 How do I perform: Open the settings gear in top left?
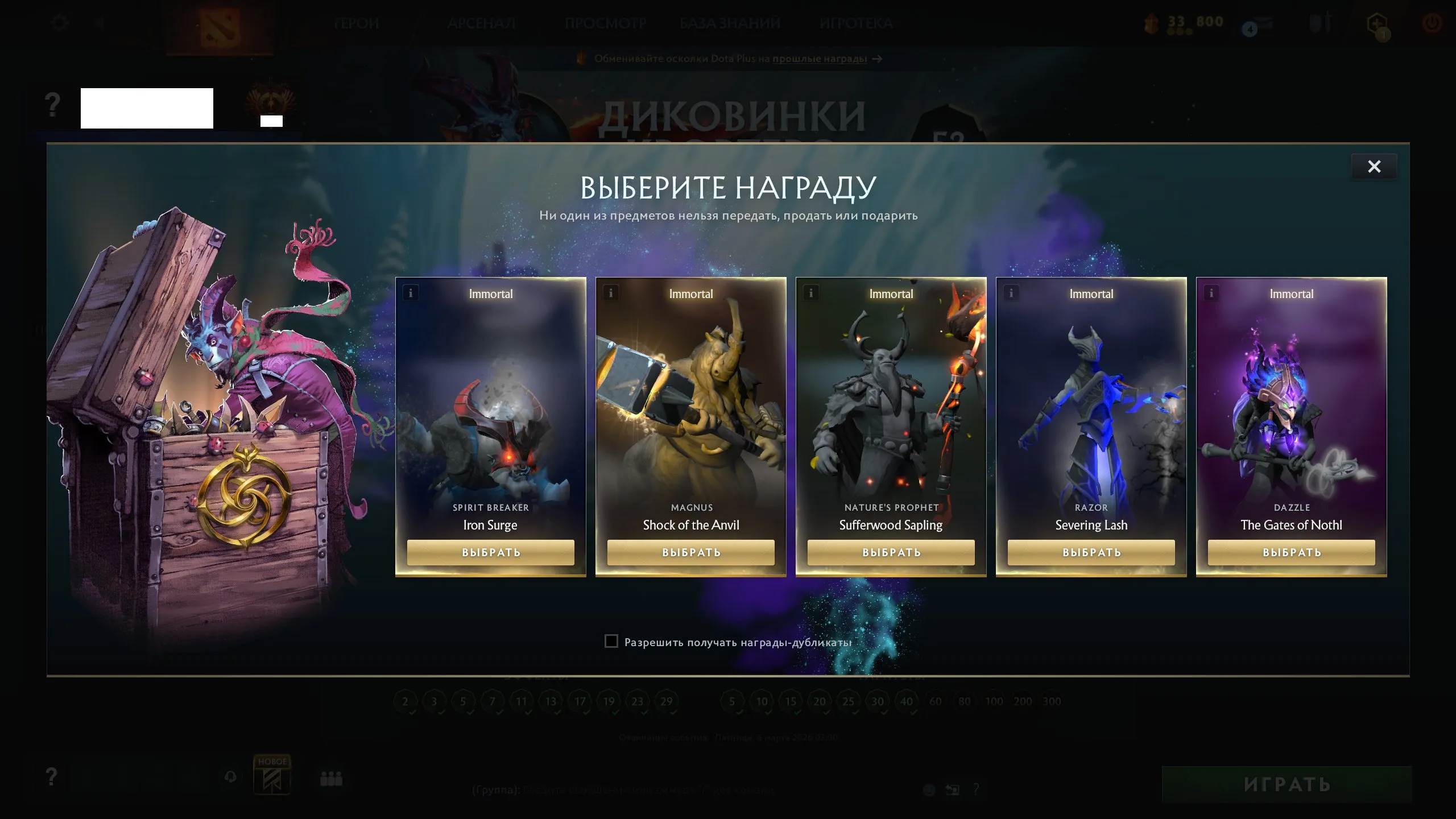click(60, 22)
